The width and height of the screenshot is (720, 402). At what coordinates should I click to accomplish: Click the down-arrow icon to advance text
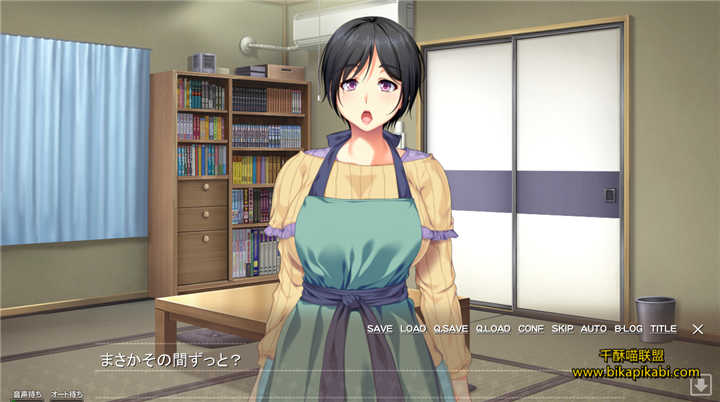pyautogui.click(x=700, y=385)
